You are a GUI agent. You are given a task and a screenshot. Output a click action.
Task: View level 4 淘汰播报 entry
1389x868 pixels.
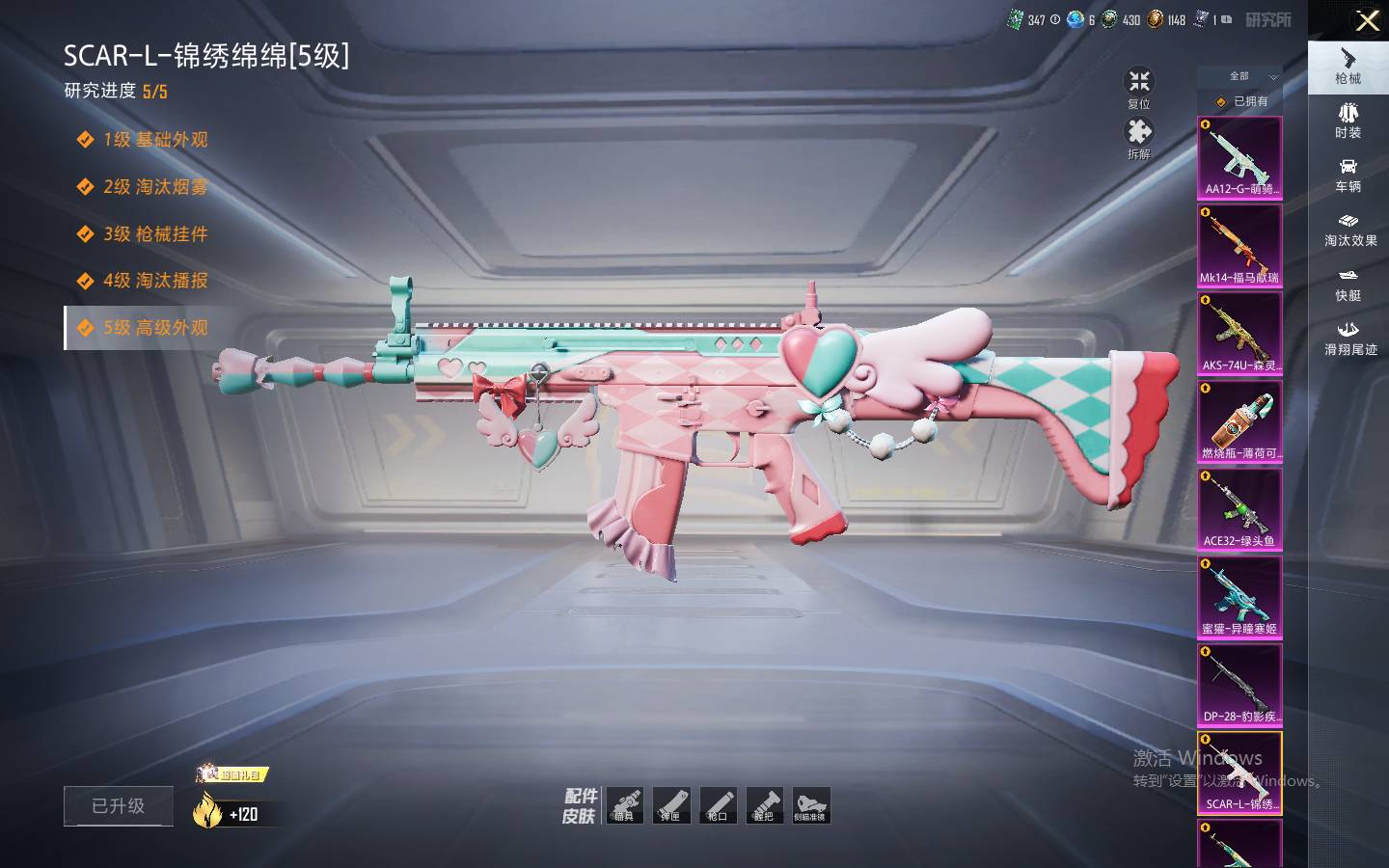(x=155, y=281)
